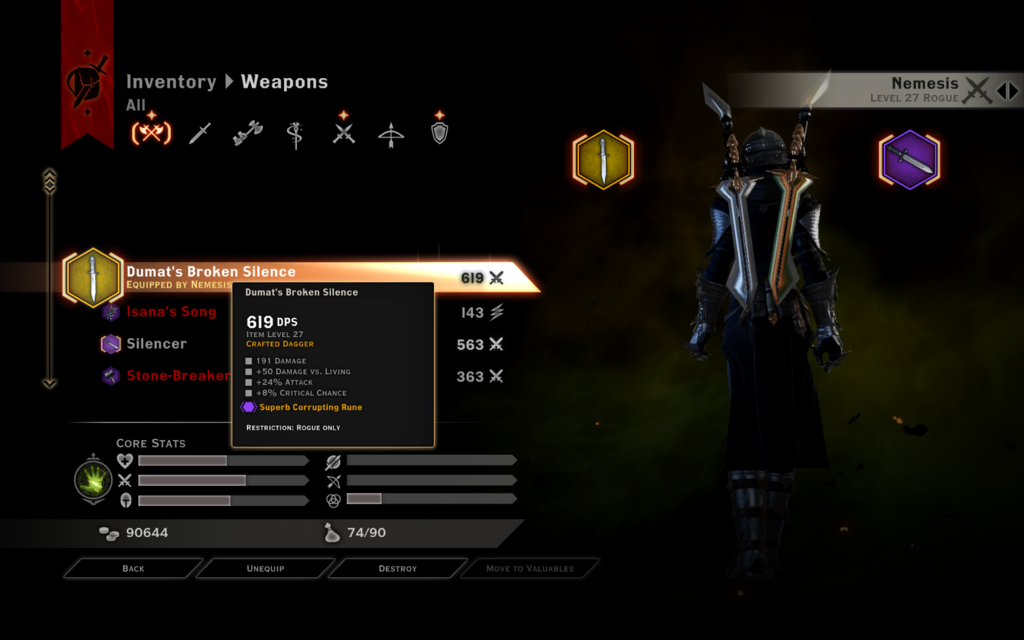Switch to the two-handed weapons filter

tap(248, 133)
